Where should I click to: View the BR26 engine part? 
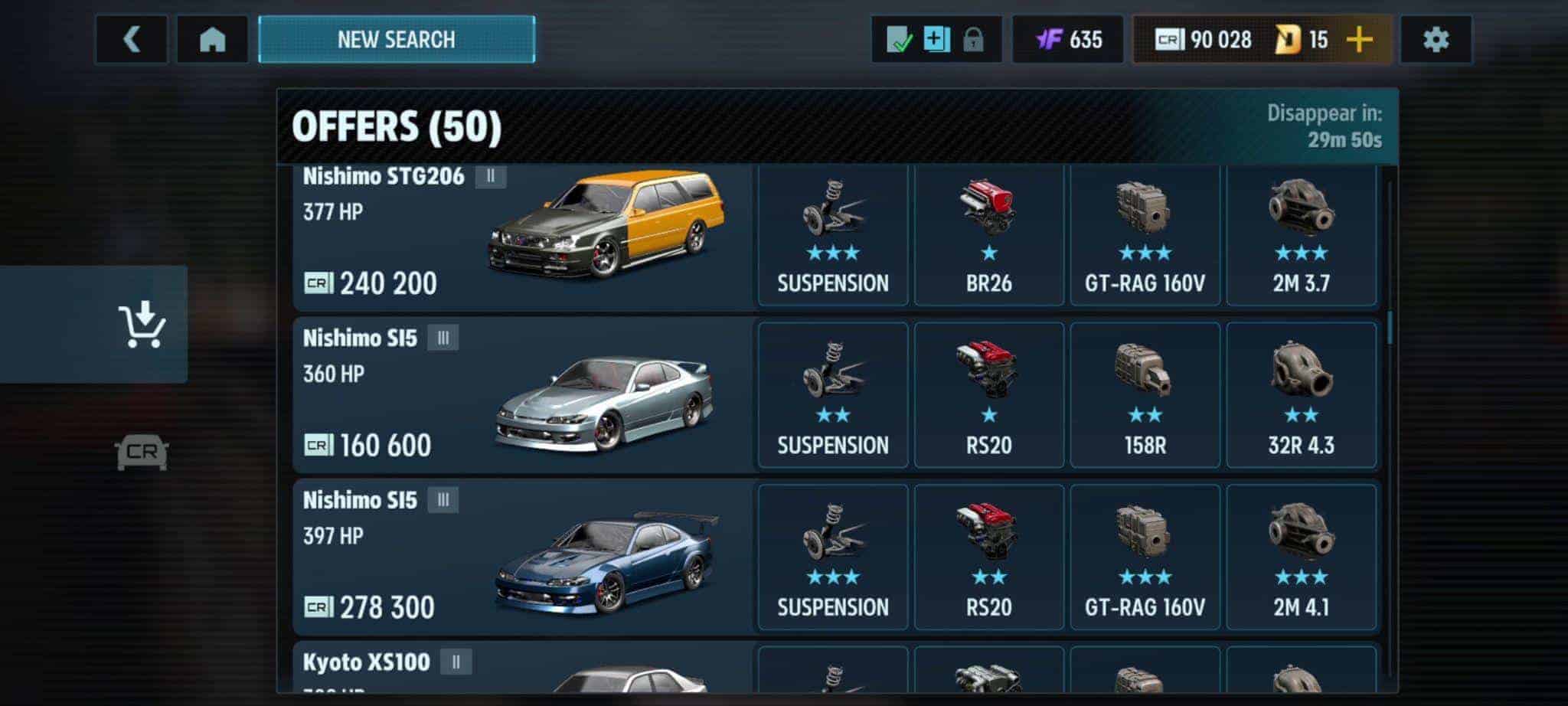pyautogui.click(x=988, y=234)
